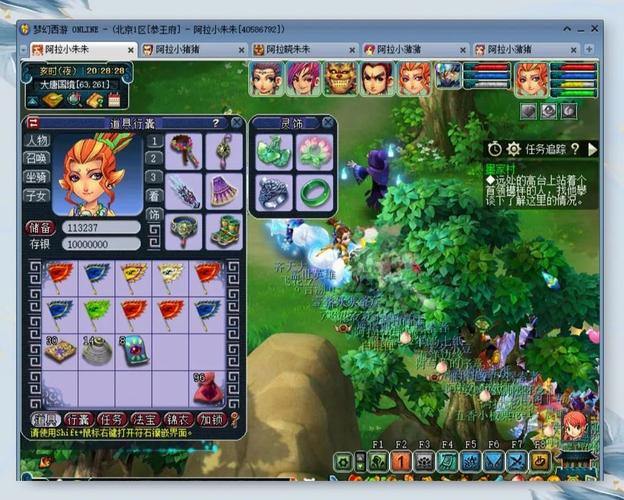Show the 子女 children tab

38,195
